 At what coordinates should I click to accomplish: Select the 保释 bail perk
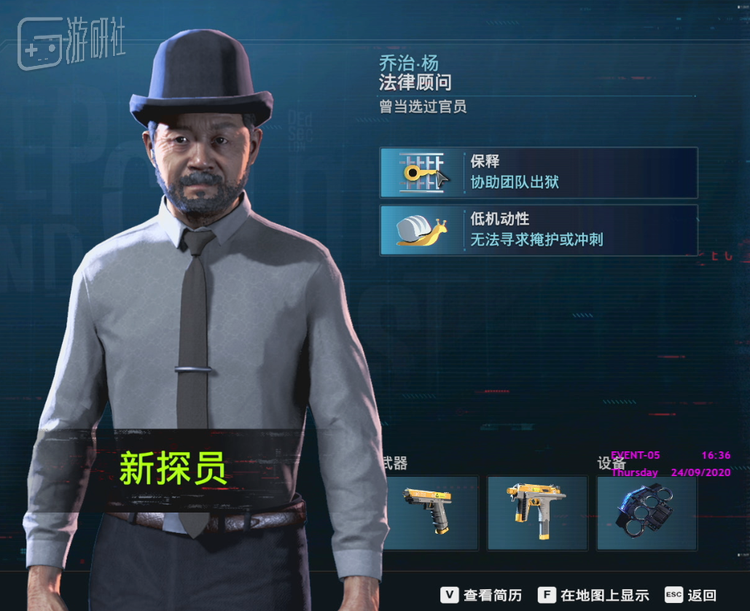538,172
